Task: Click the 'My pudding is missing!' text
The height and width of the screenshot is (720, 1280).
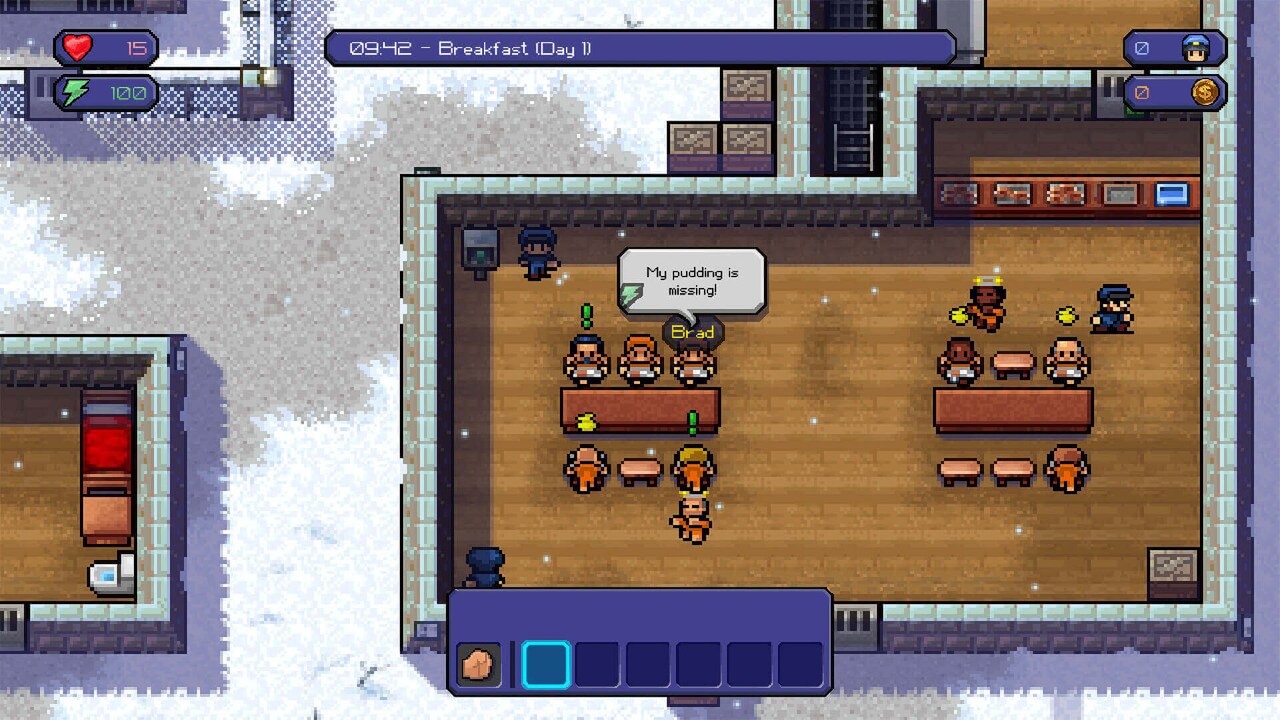Action: pyautogui.click(x=694, y=279)
